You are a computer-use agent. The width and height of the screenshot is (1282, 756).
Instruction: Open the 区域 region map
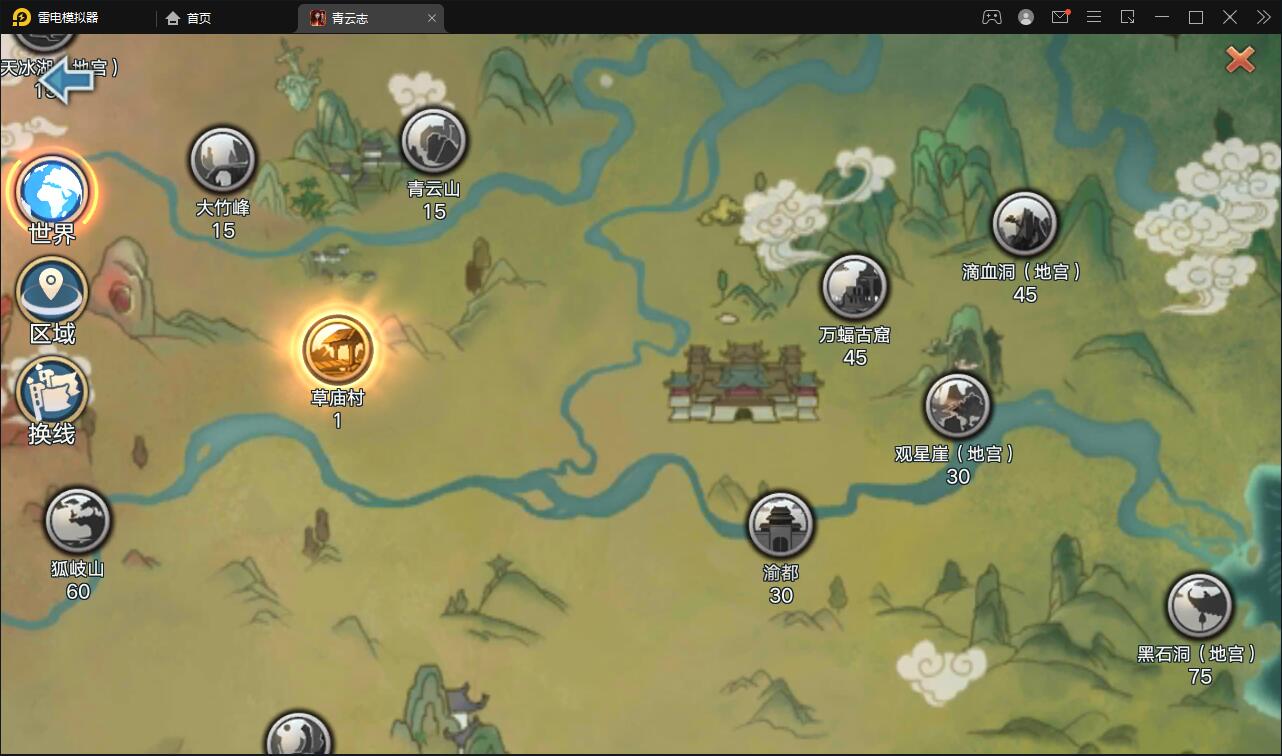tap(52, 291)
